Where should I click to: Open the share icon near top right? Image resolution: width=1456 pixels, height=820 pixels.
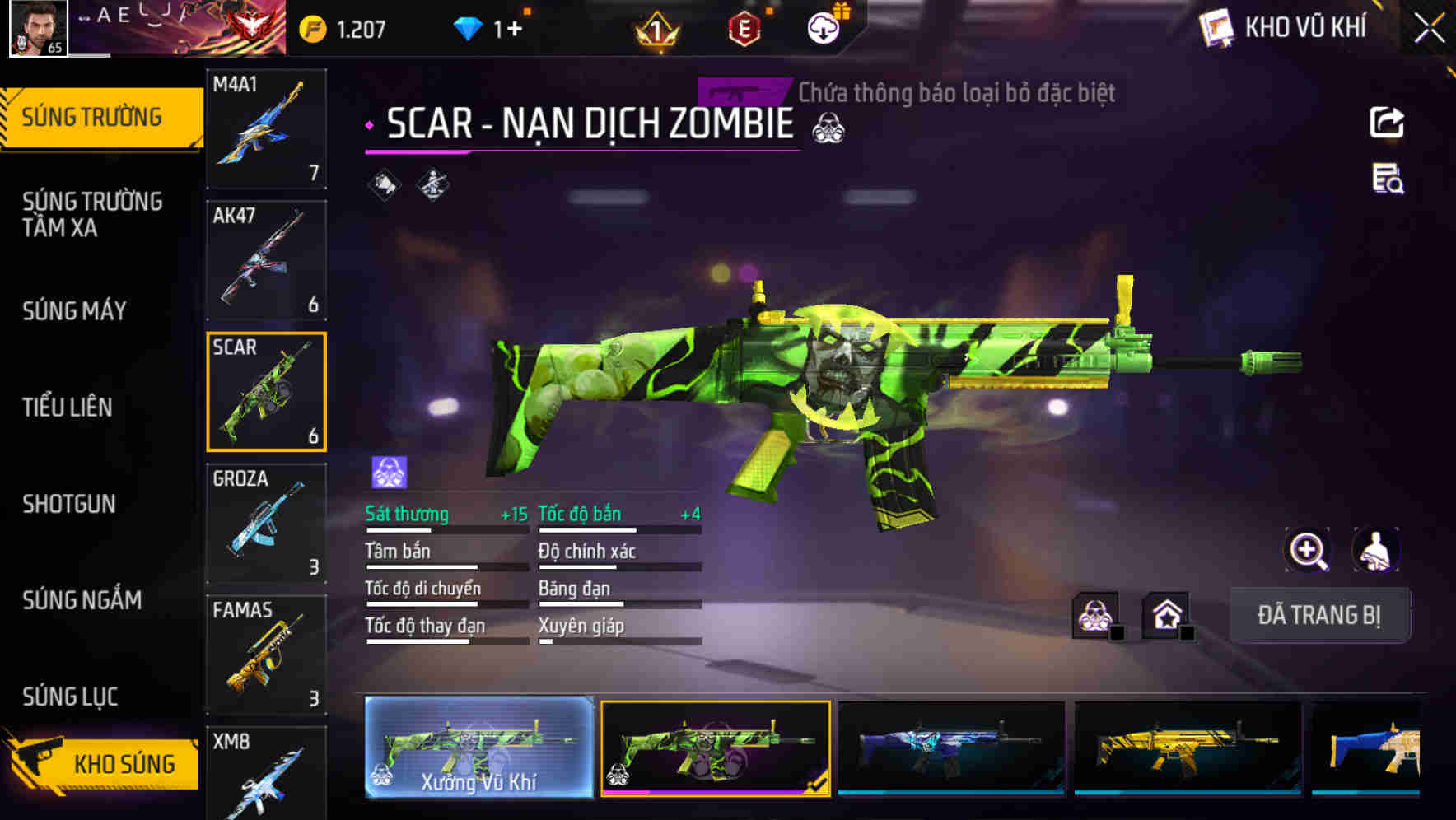(x=1388, y=122)
